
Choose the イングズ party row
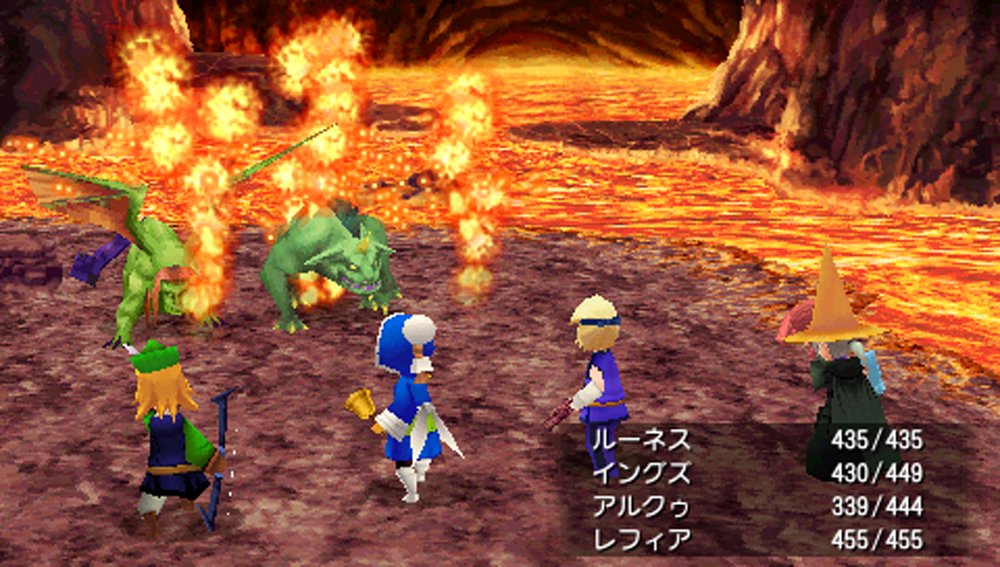640,472
